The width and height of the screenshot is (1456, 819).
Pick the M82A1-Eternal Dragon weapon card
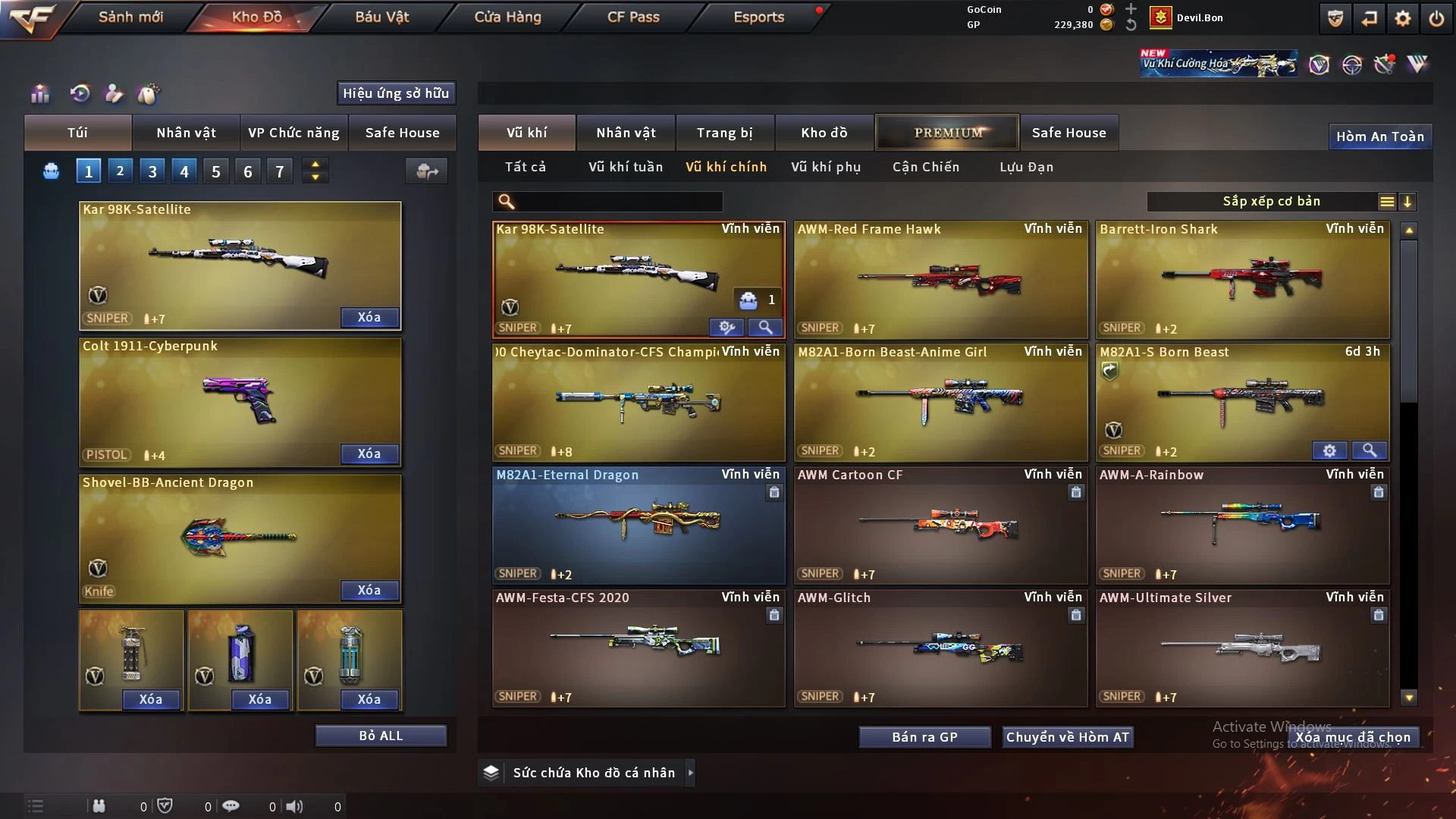[x=639, y=525]
